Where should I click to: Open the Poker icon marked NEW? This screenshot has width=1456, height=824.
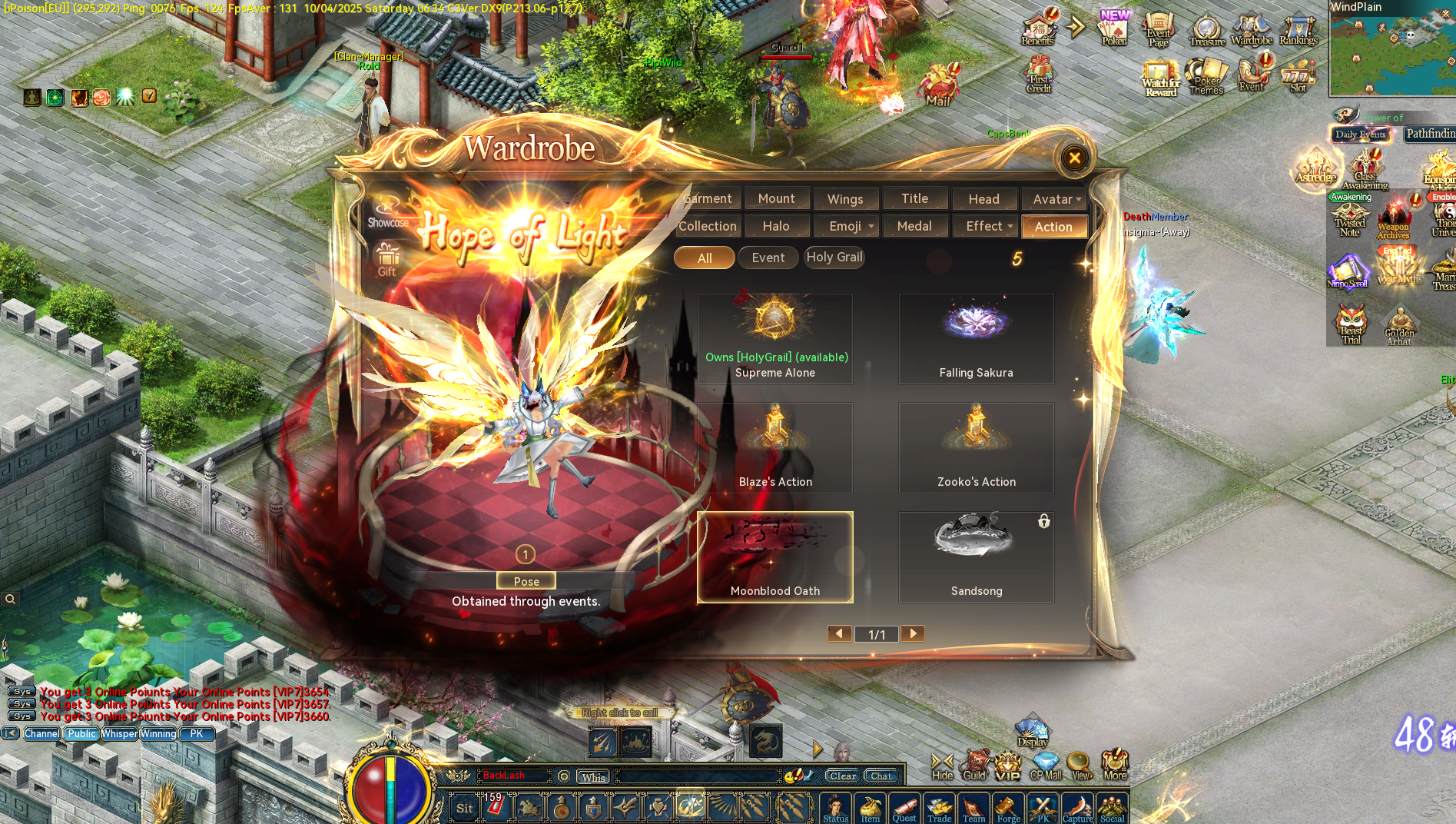tap(1113, 31)
